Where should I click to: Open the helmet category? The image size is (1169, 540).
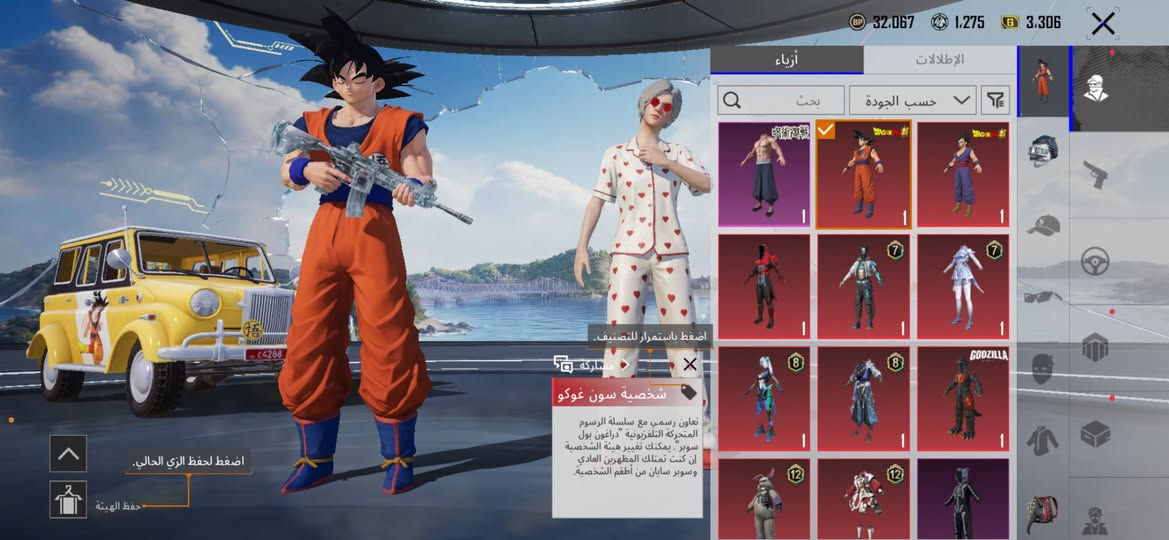(1042, 151)
